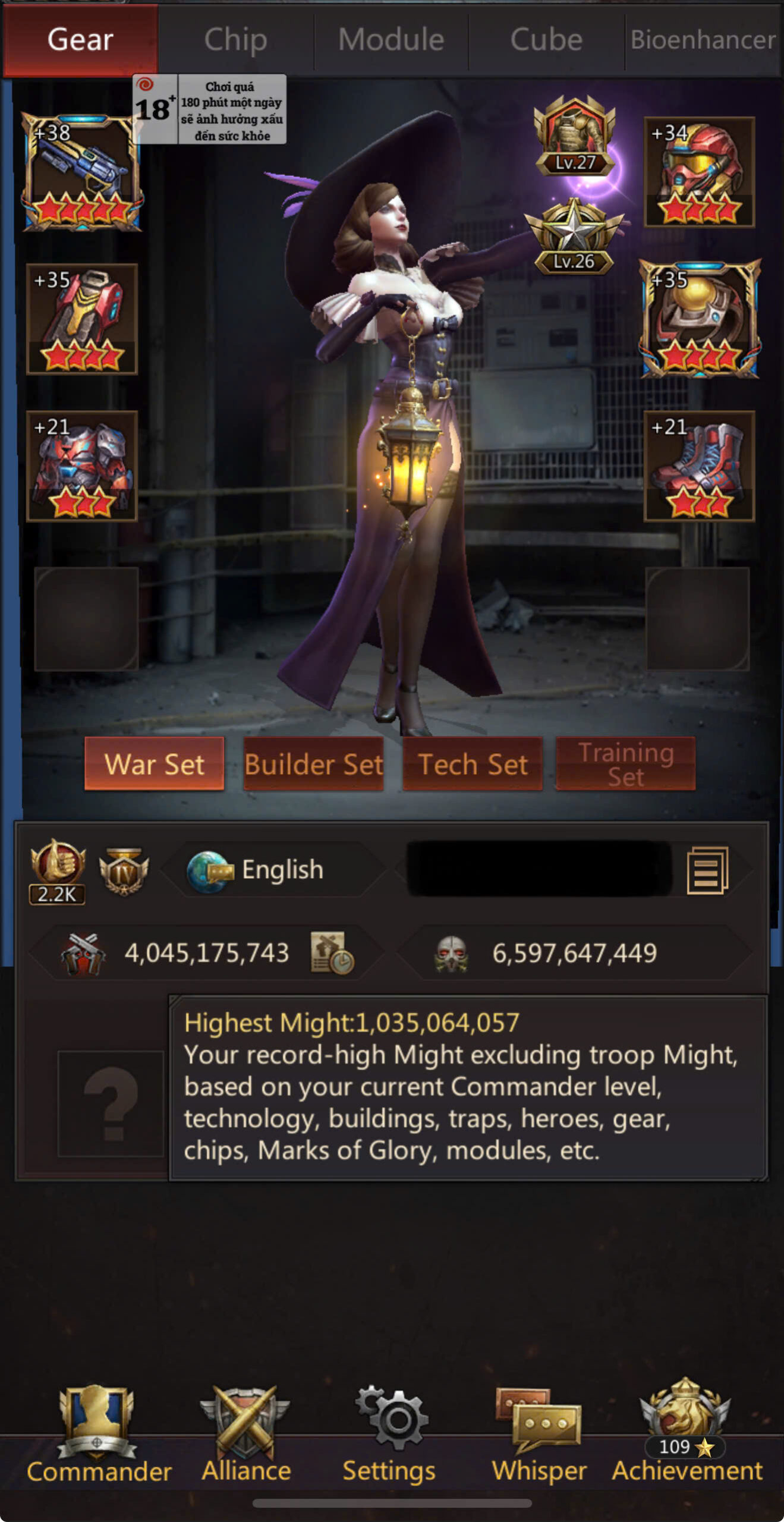Open the Module tab
This screenshot has height=1522, width=784.
point(391,40)
